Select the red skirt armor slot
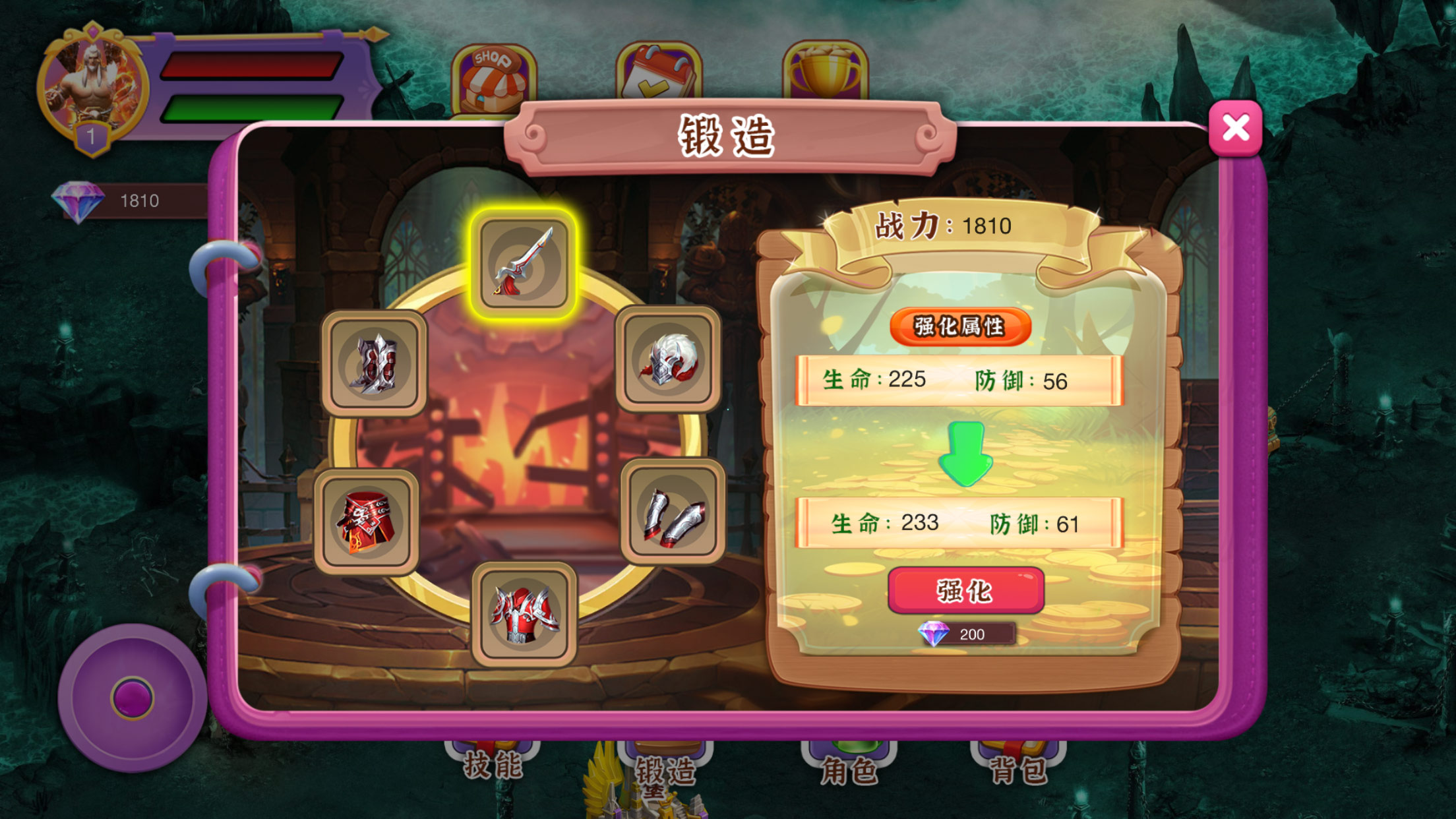1456x819 pixels. 367,522
